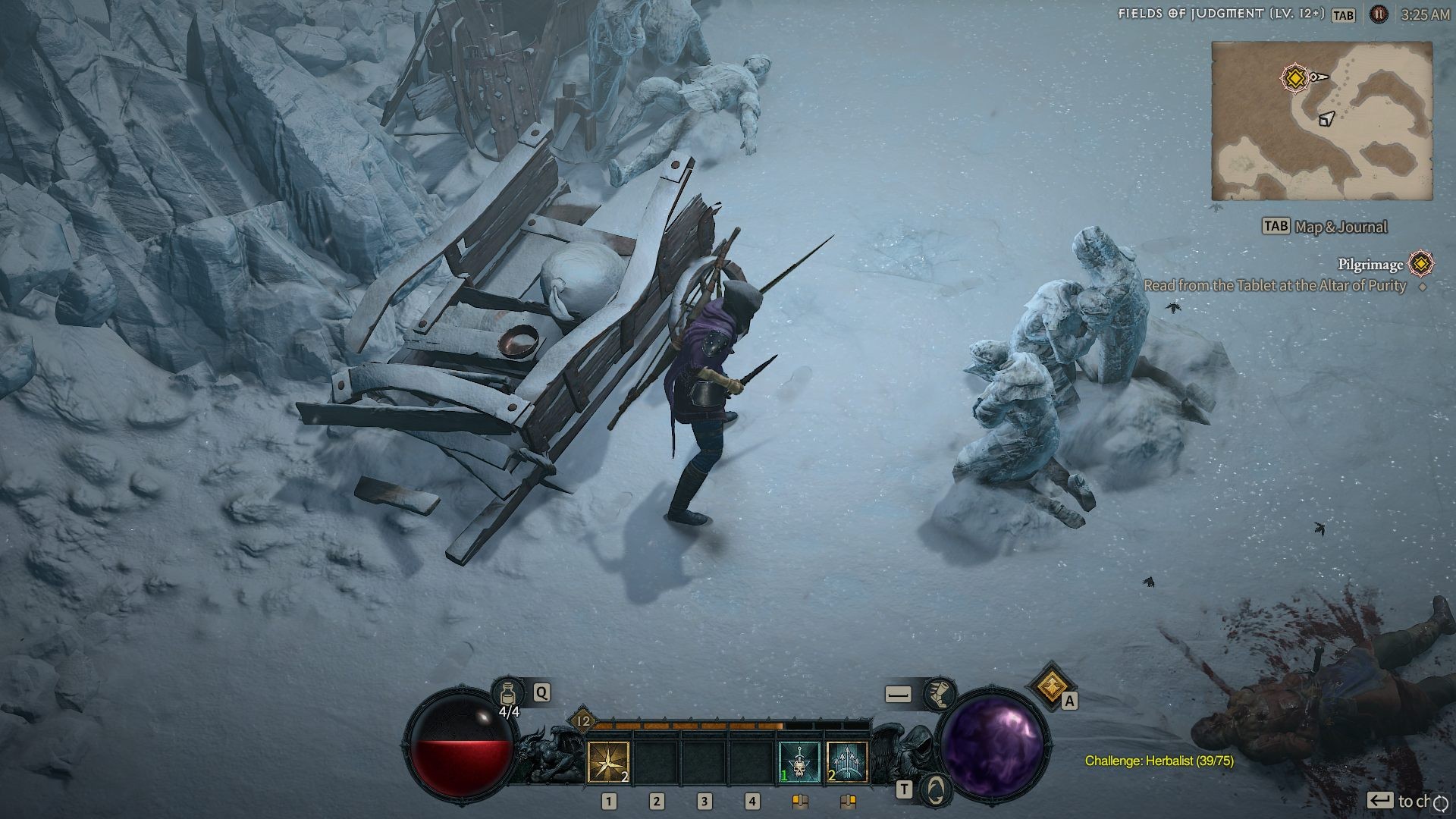The width and height of the screenshot is (1456, 819).
Task: Open the golden diamond skill point icon
Action: [x=1050, y=686]
